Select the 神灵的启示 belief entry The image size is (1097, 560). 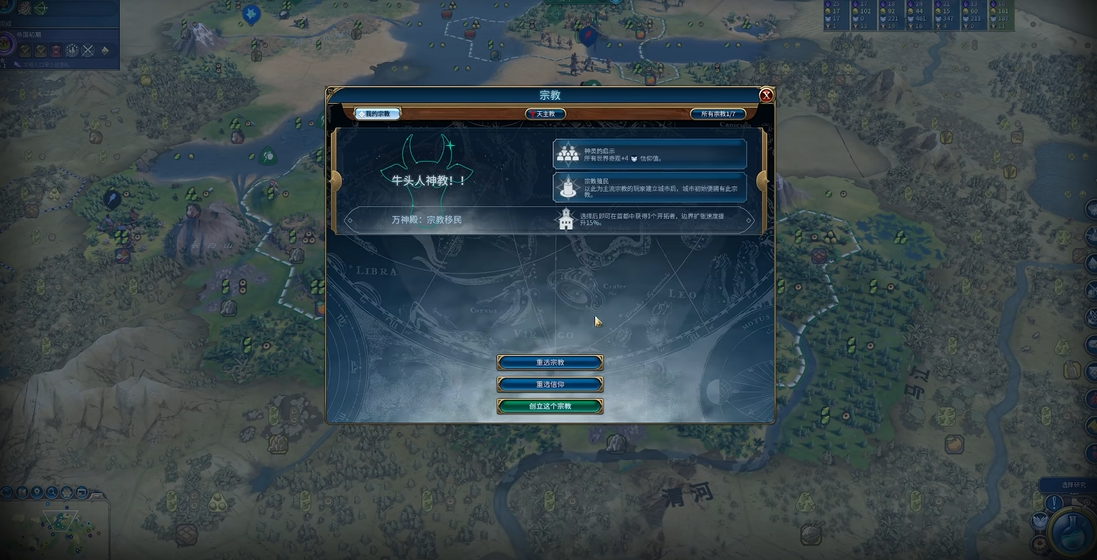(650, 154)
